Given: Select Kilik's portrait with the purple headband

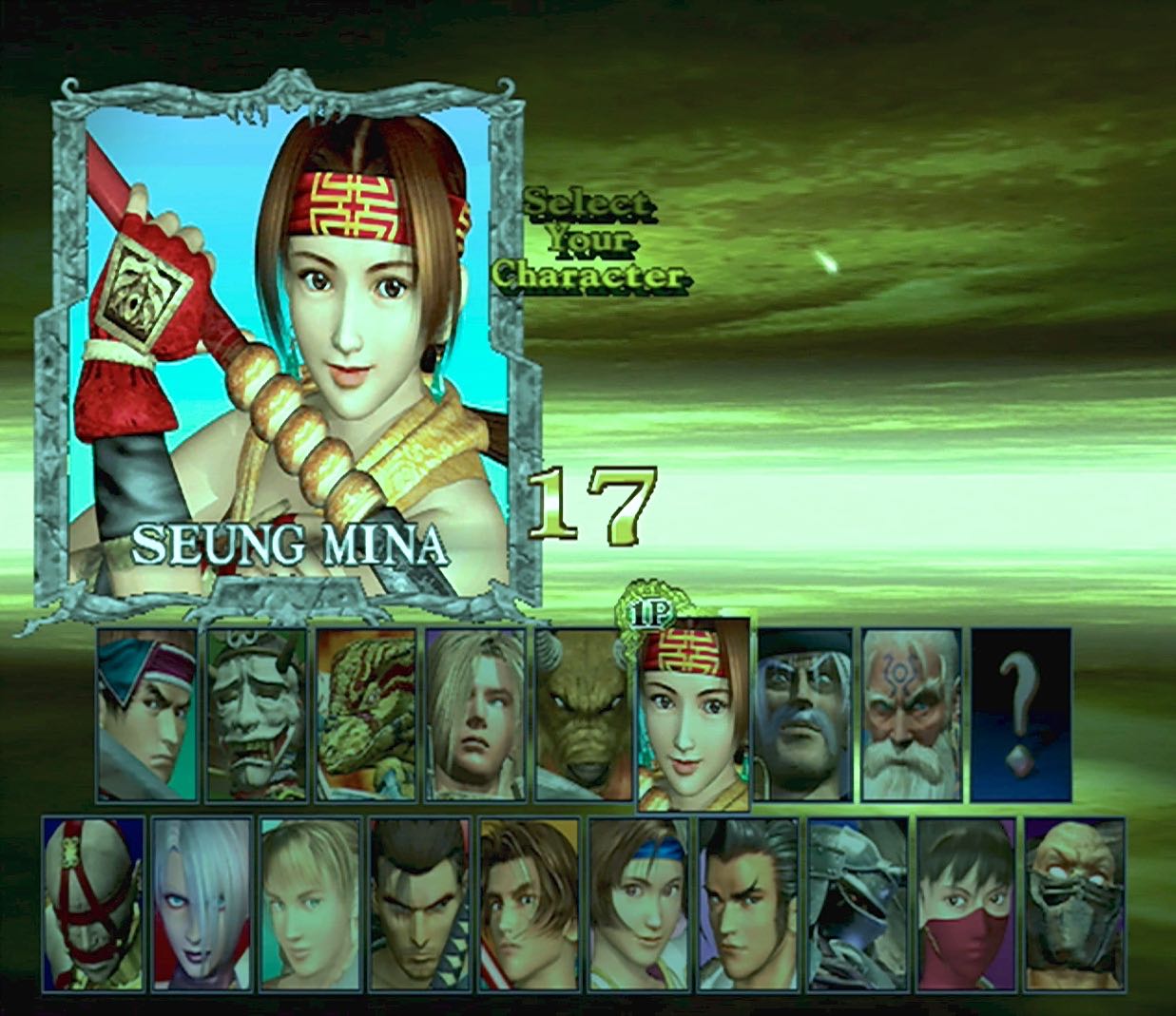Looking at the screenshot, I should pyautogui.click(x=147, y=714).
